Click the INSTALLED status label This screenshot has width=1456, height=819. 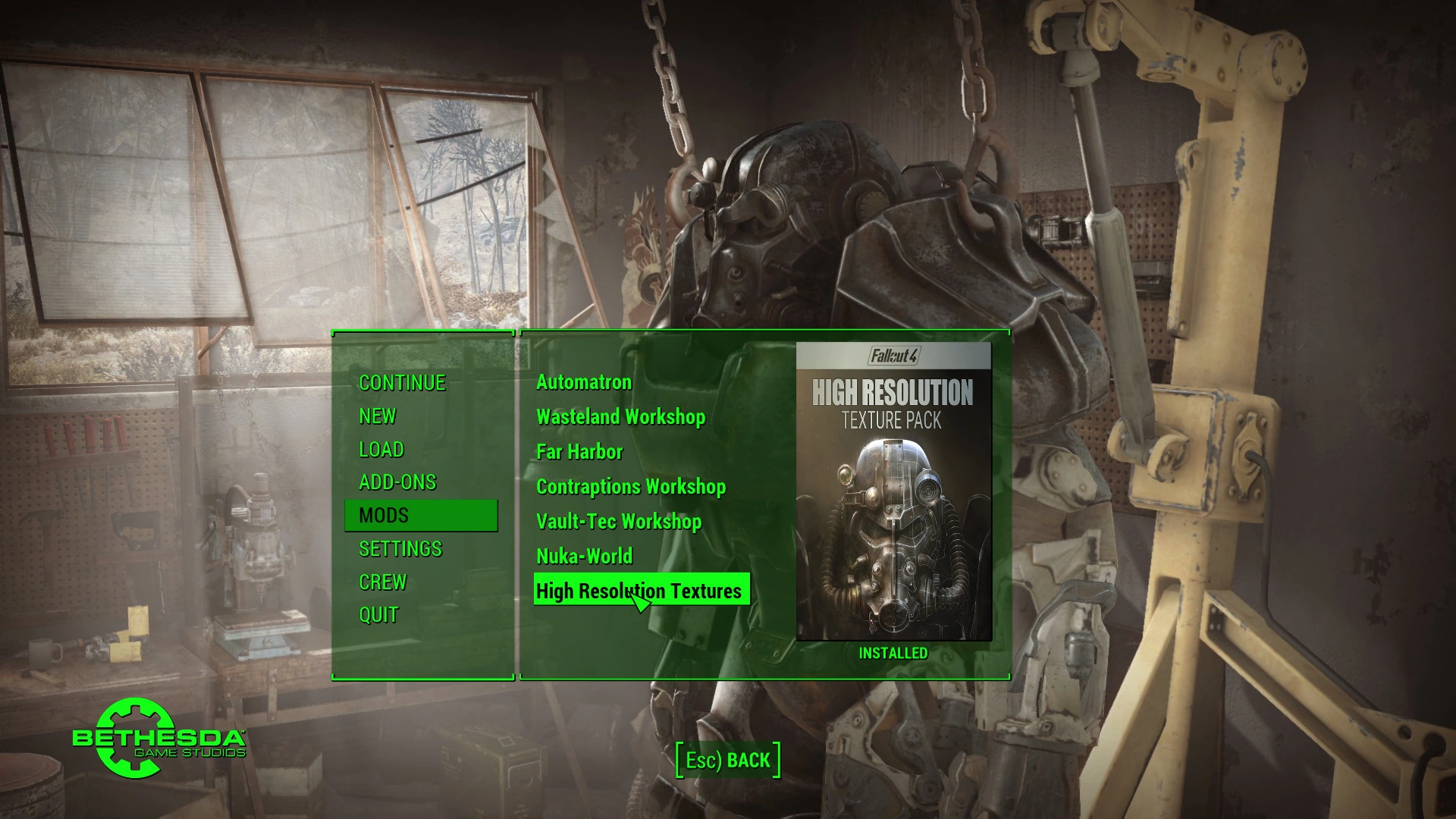(895, 652)
